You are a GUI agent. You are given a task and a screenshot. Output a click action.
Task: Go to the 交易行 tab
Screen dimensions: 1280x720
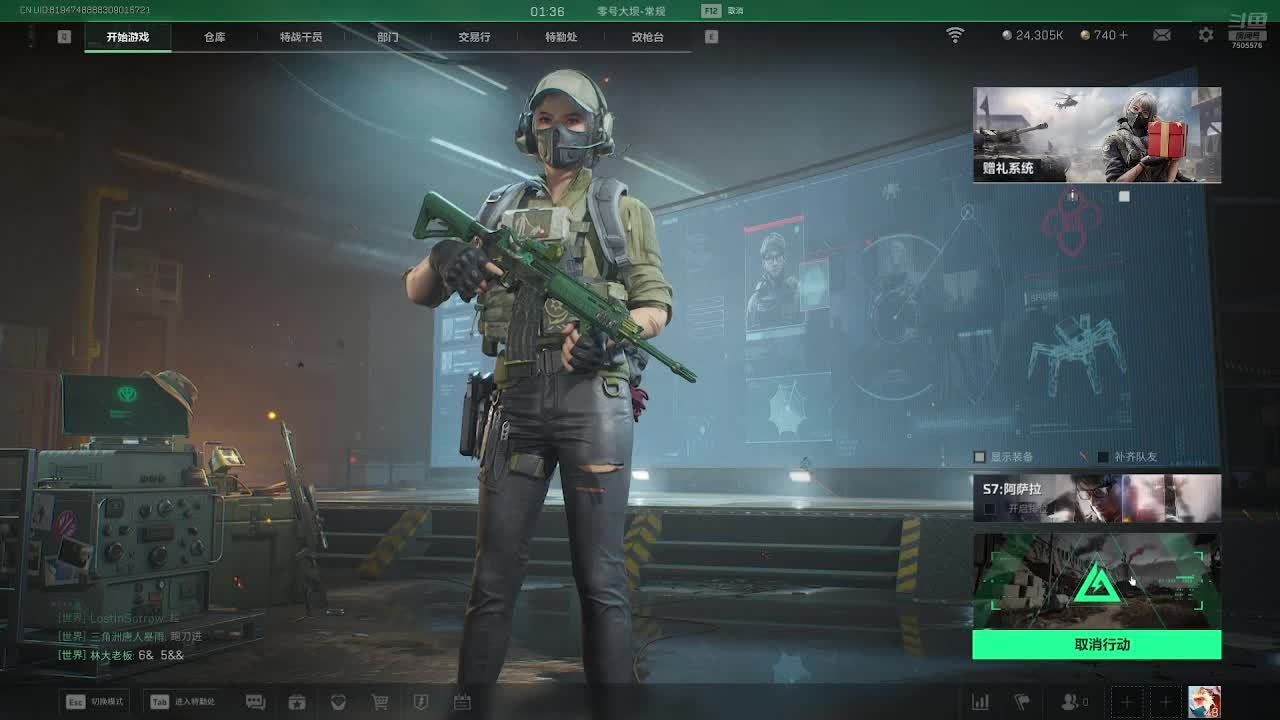474,37
